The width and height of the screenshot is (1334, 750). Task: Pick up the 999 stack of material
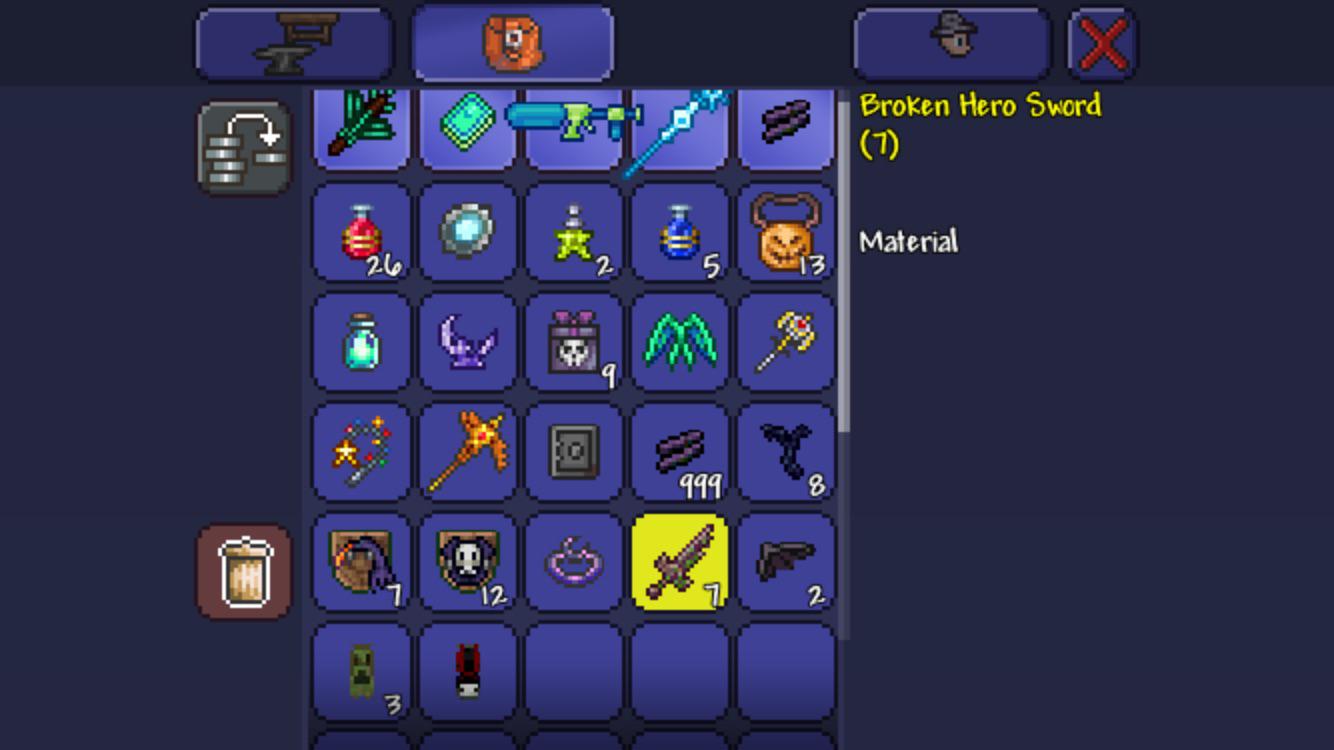click(680, 451)
